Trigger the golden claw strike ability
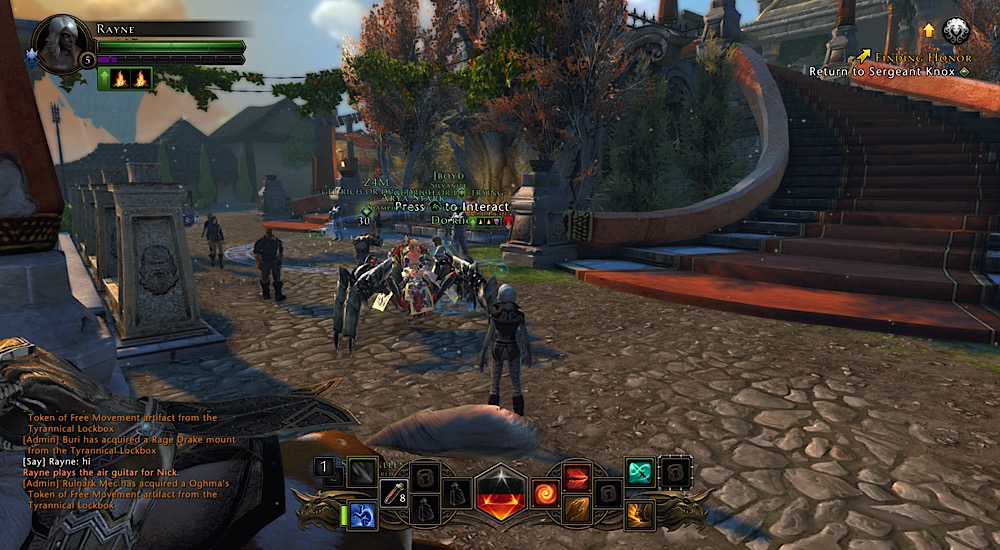This screenshot has width=1000, height=550. (577, 510)
